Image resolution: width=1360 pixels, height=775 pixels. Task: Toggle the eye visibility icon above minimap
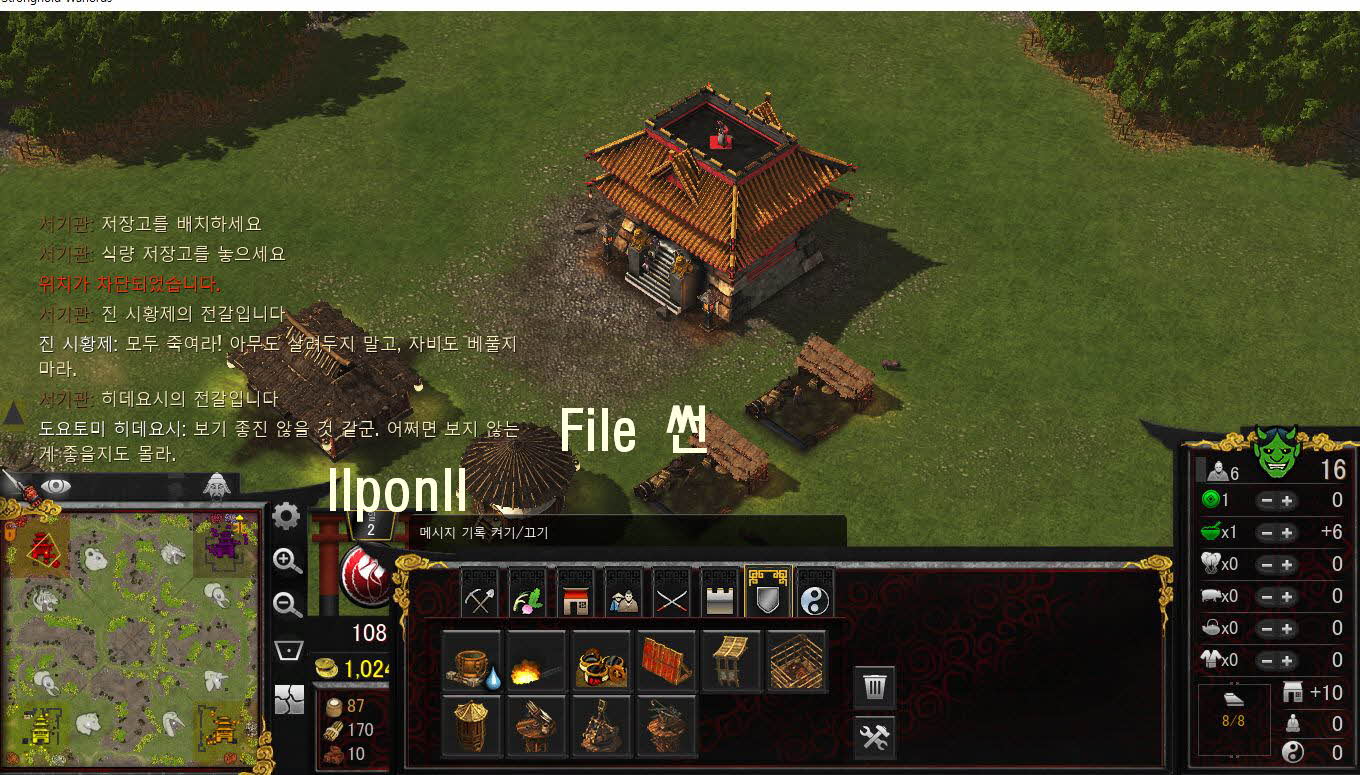pyautogui.click(x=56, y=486)
